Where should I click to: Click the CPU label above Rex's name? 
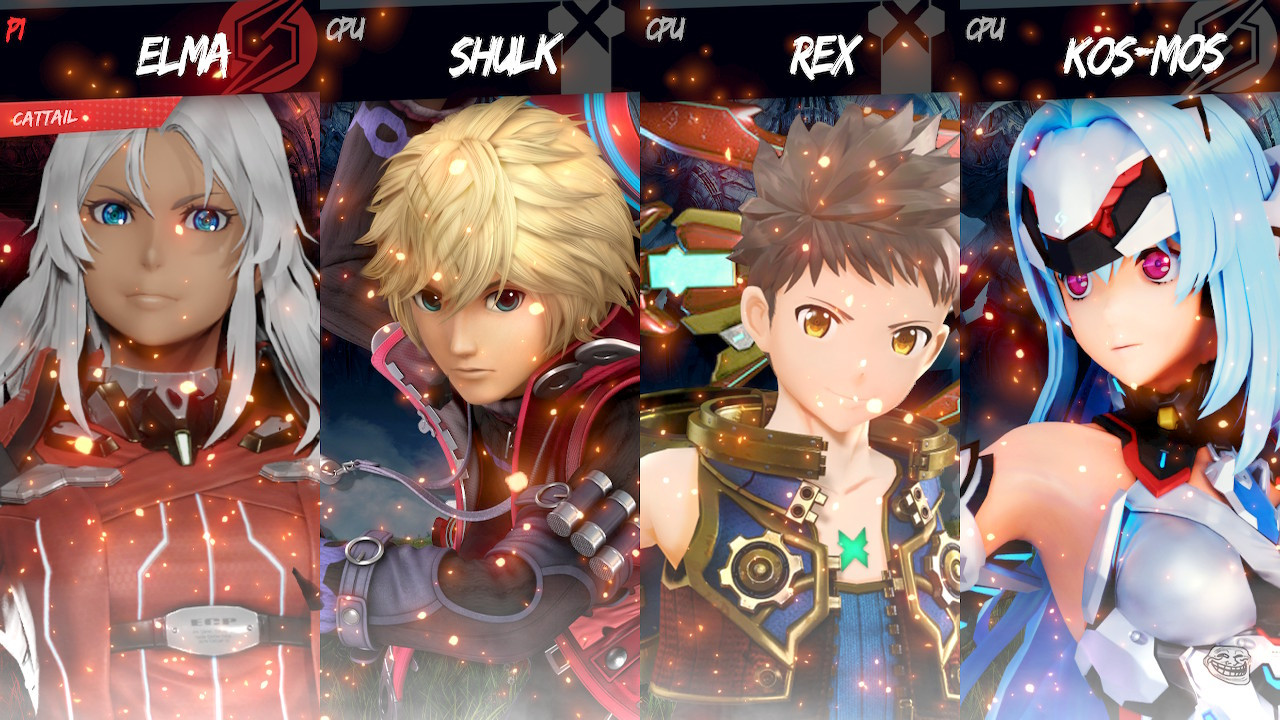(x=665, y=30)
